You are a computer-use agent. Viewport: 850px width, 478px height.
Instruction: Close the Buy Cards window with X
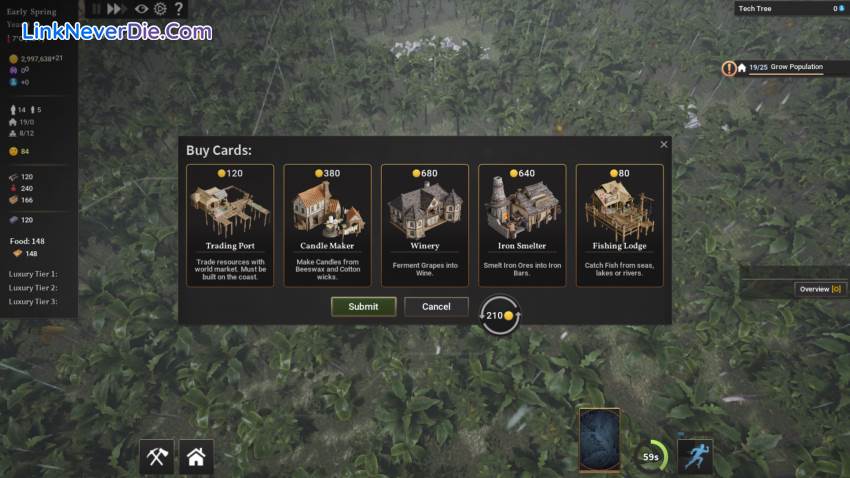coord(664,145)
